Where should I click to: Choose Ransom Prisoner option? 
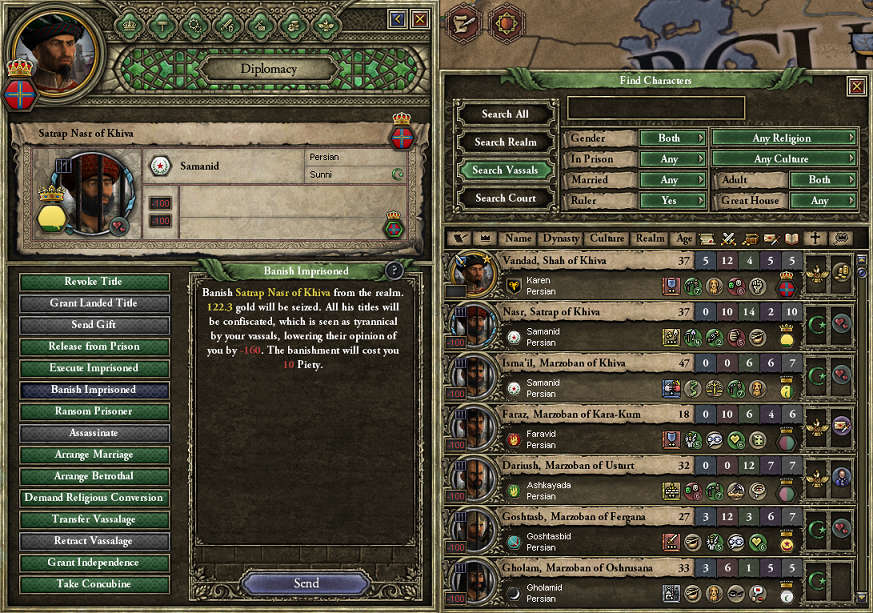(x=95, y=411)
